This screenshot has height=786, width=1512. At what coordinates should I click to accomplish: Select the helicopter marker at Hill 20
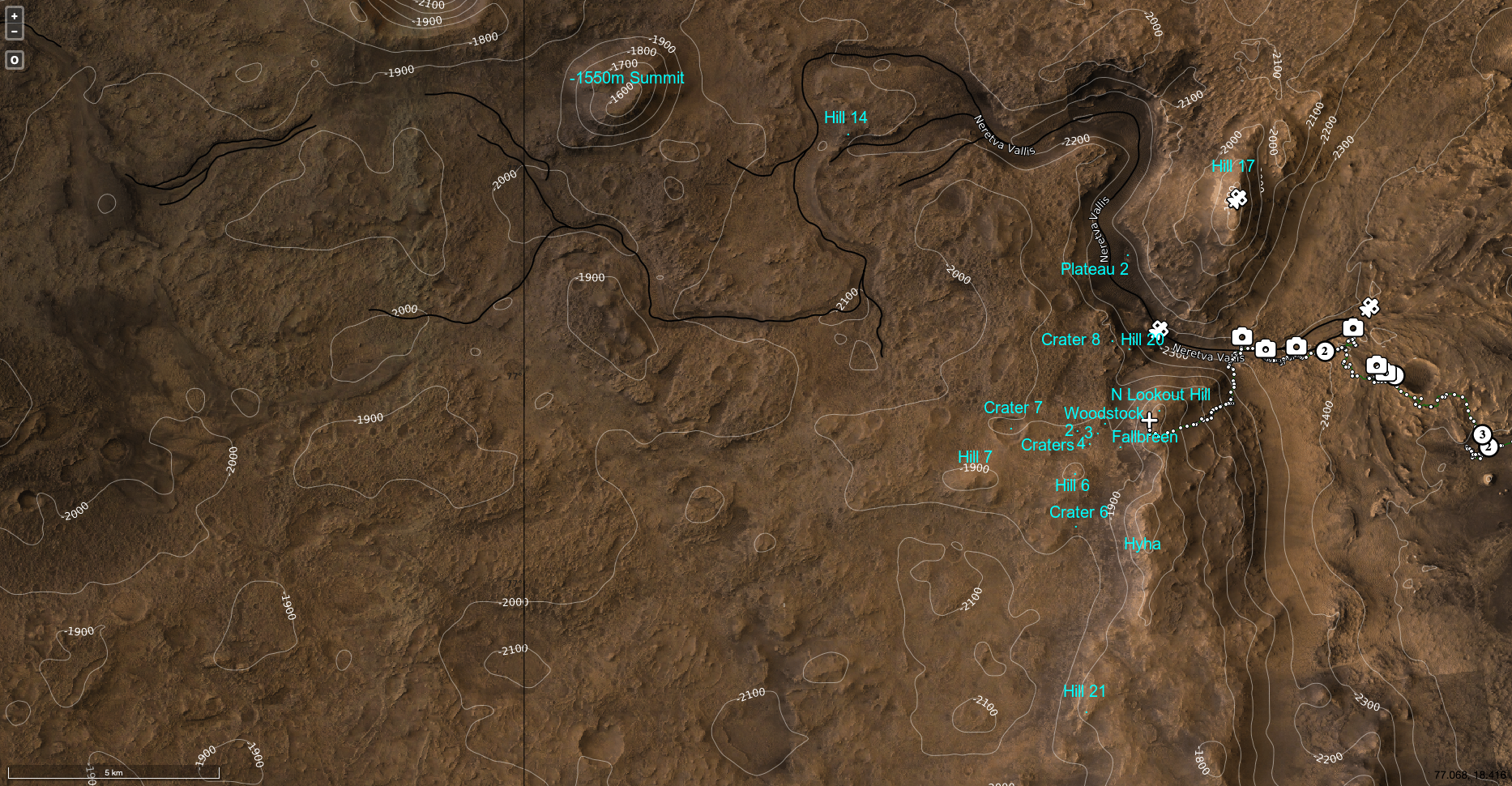pyautogui.click(x=1160, y=329)
